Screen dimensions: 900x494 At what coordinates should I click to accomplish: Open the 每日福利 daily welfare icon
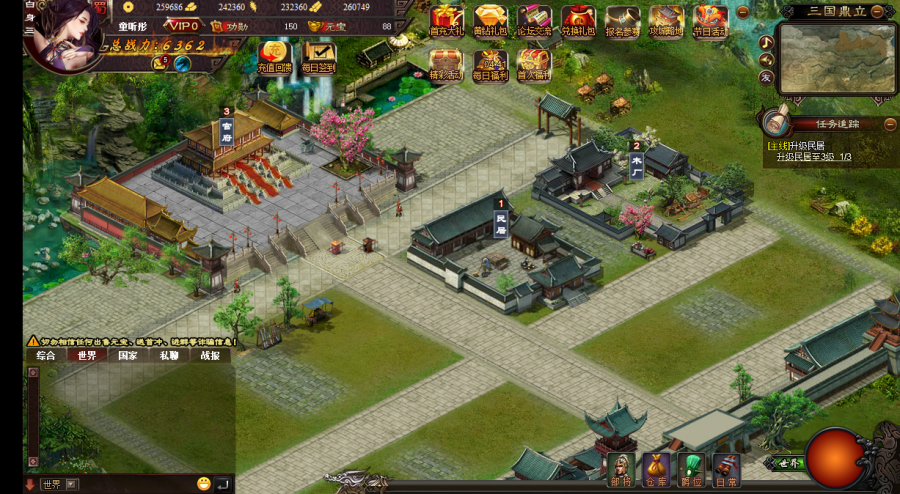pos(490,63)
